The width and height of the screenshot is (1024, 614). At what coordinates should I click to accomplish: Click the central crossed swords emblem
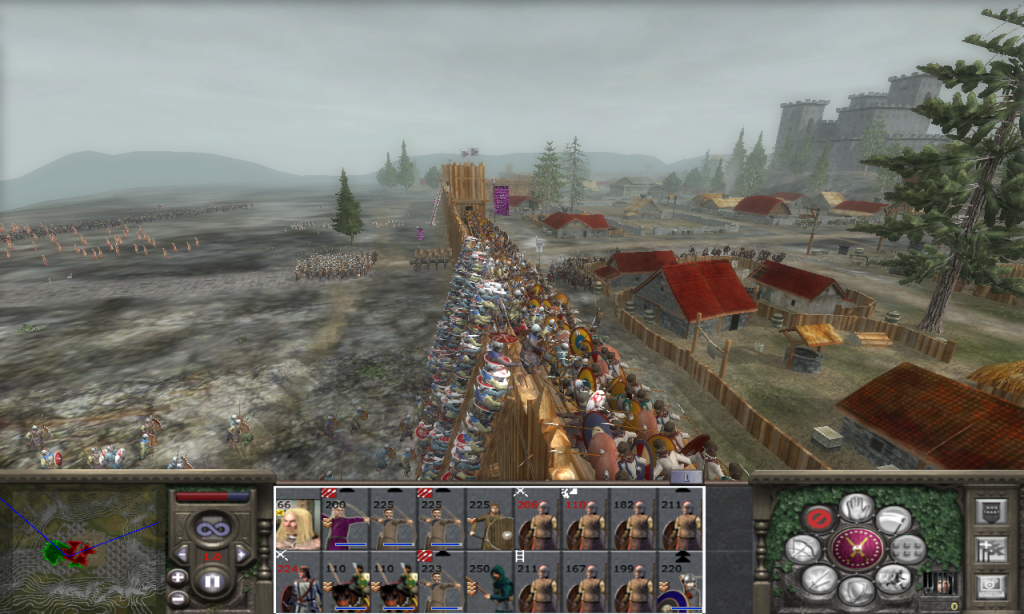pos(856,549)
